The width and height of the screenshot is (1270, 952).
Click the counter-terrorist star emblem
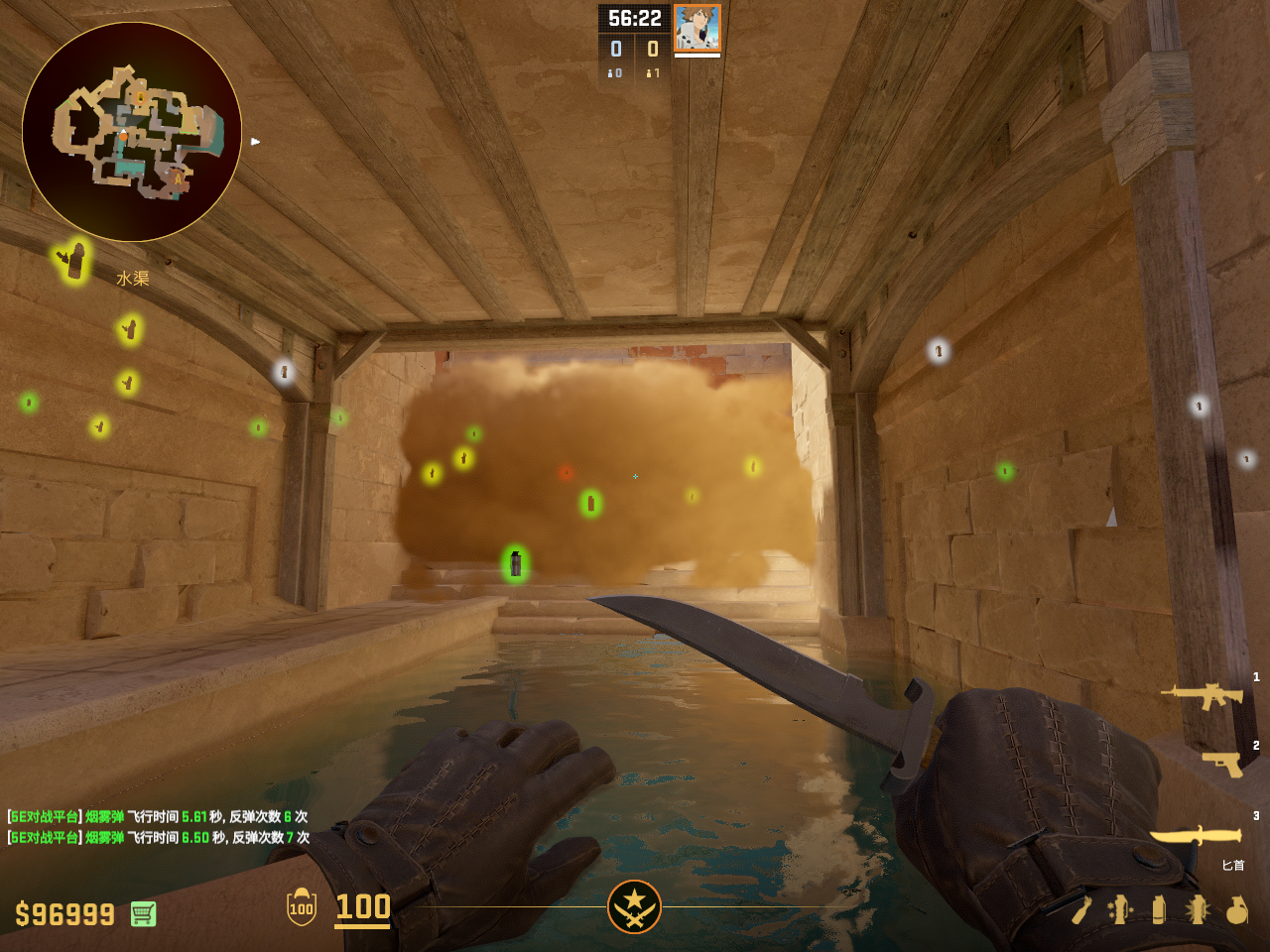tap(634, 906)
